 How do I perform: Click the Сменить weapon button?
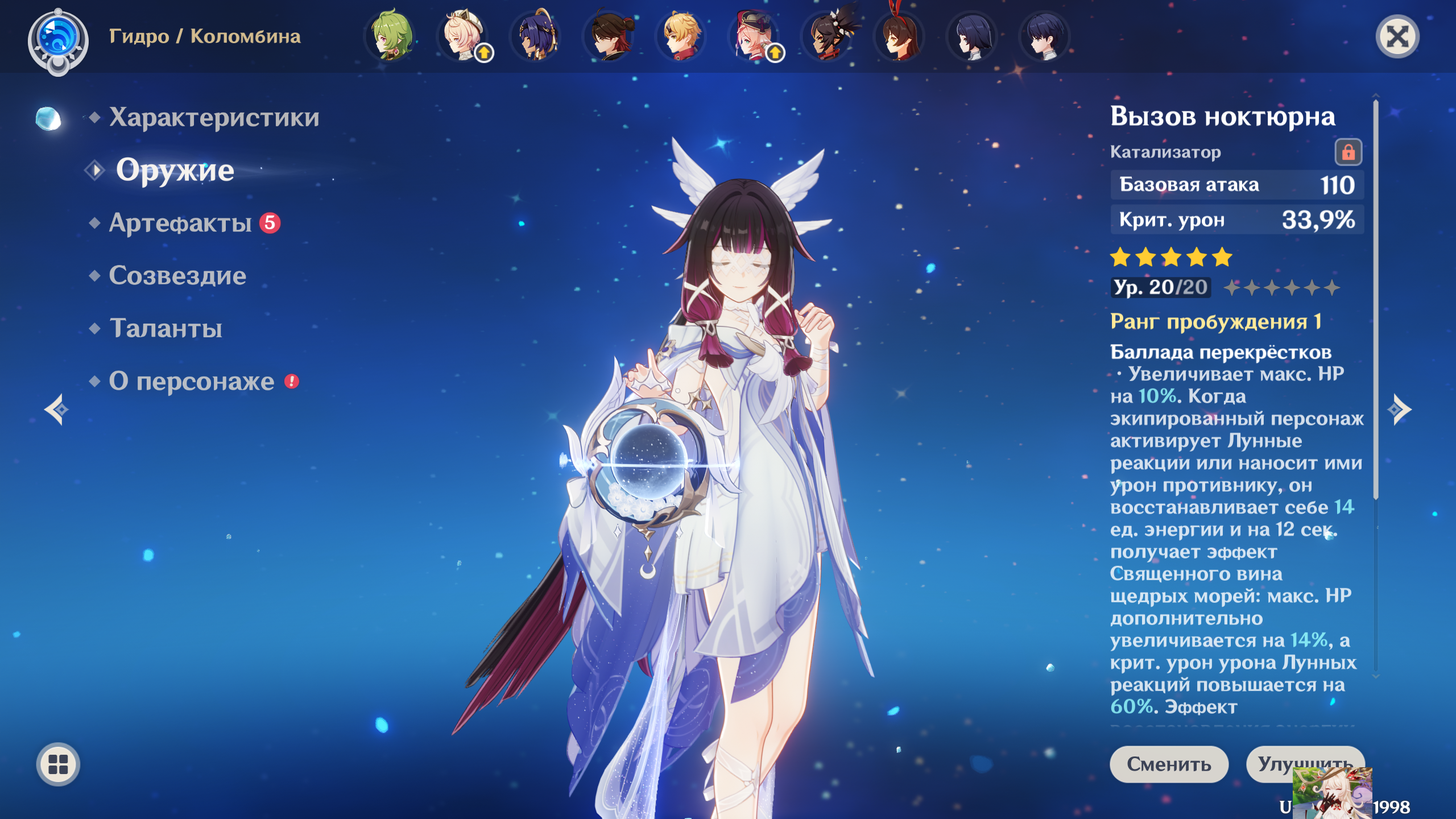point(1169,764)
